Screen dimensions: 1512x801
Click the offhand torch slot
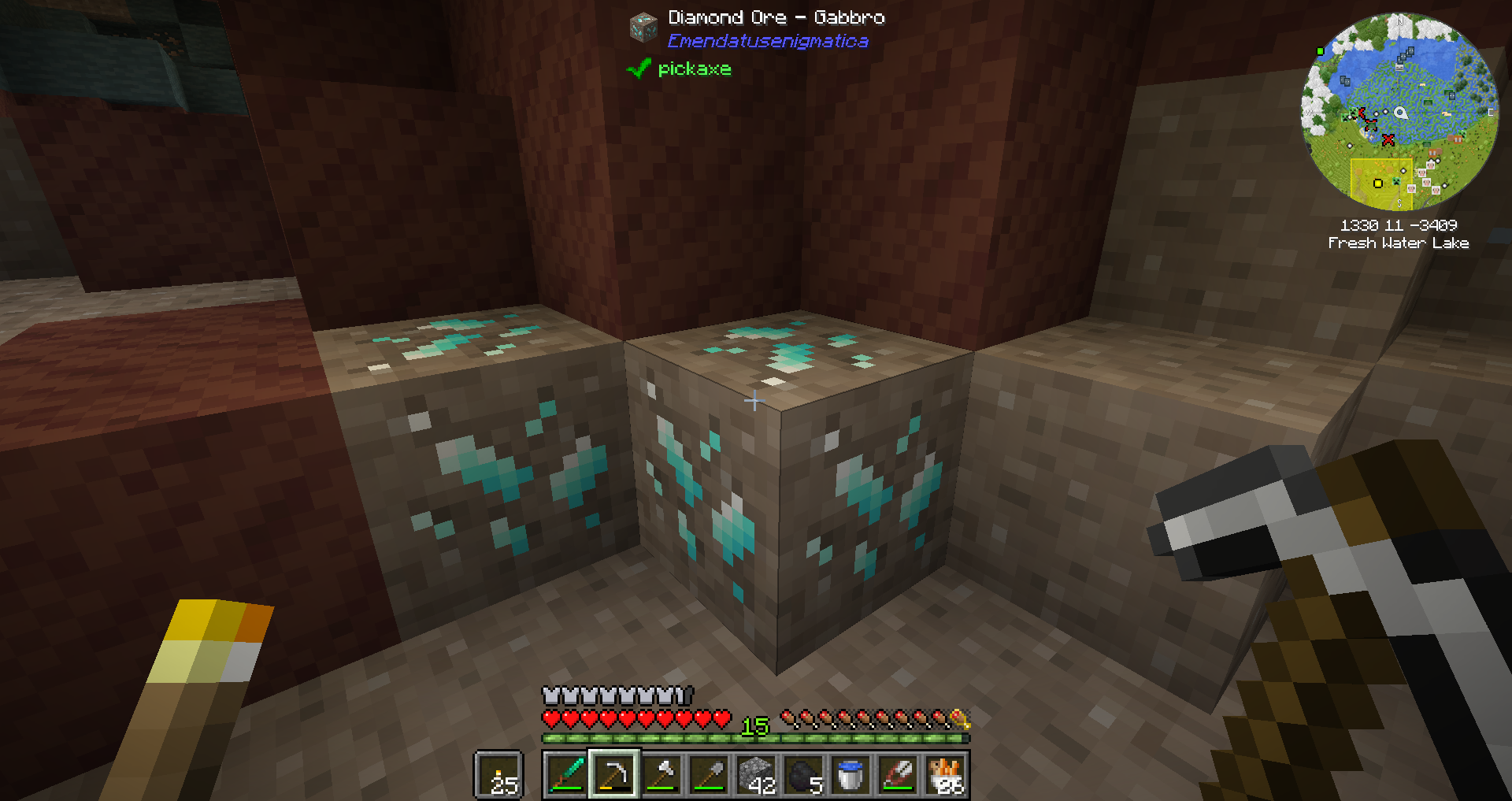[x=498, y=775]
